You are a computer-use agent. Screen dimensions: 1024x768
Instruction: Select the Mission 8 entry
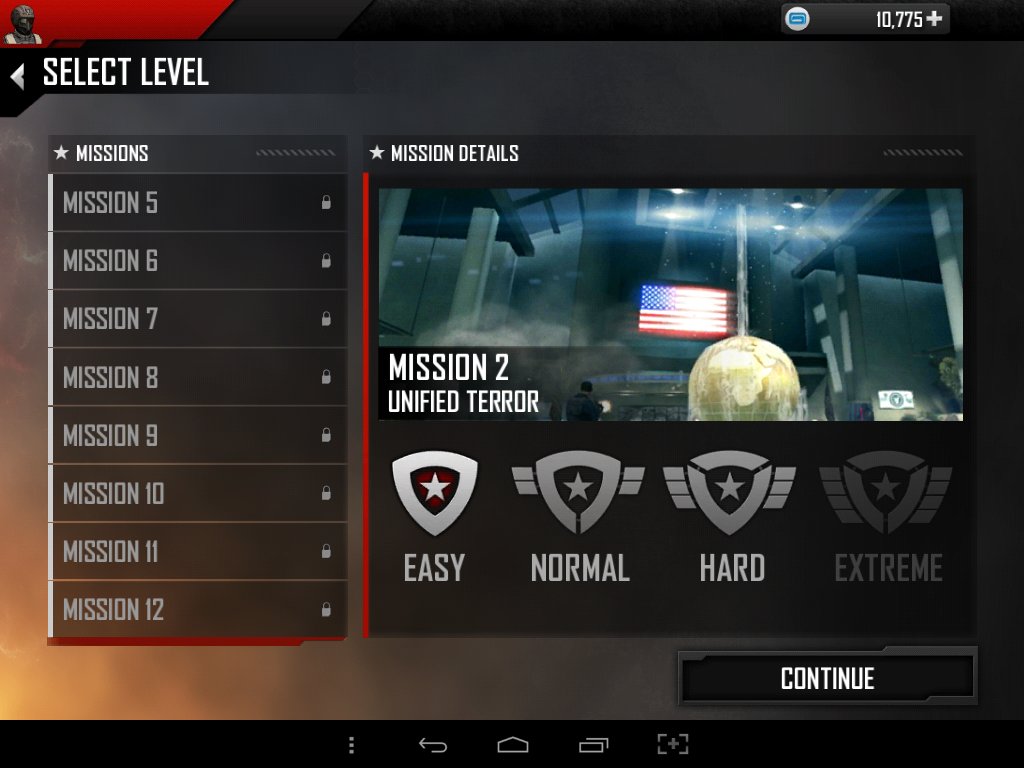(x=198, y=377)
